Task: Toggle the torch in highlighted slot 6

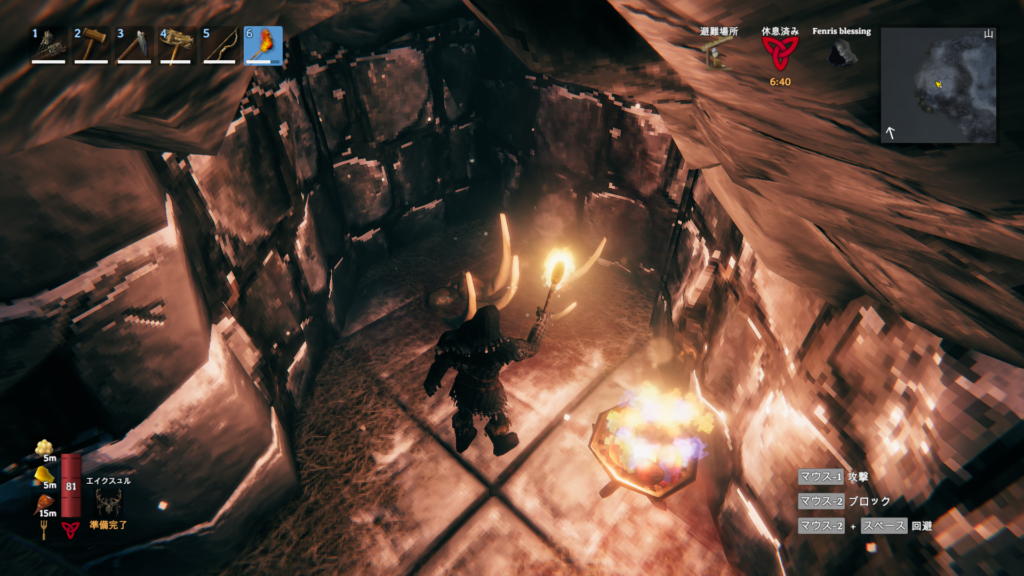Action: click(x=264, y=45)
